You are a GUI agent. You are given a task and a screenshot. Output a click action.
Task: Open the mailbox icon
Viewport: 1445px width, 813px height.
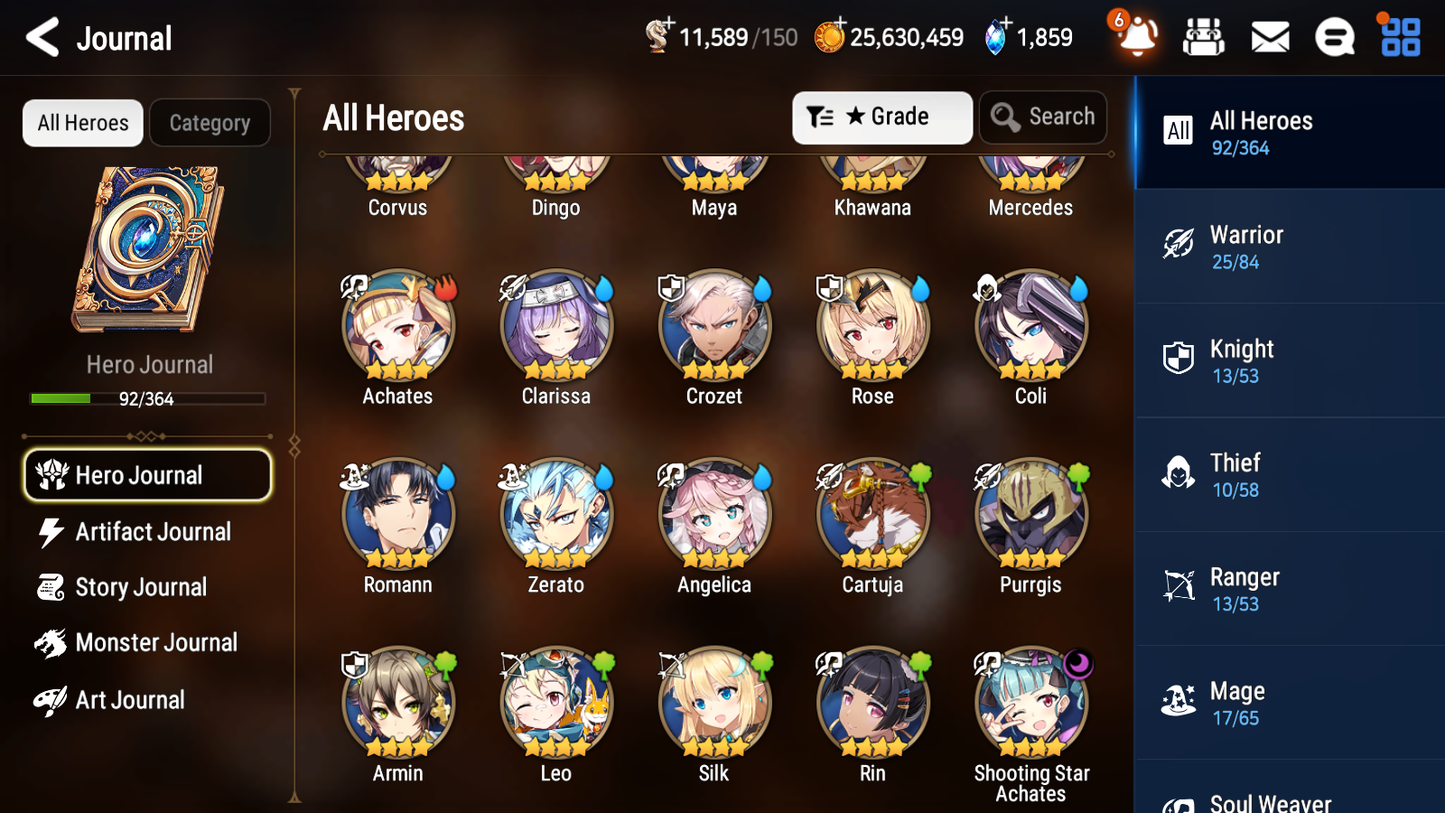pos(1269,36)
